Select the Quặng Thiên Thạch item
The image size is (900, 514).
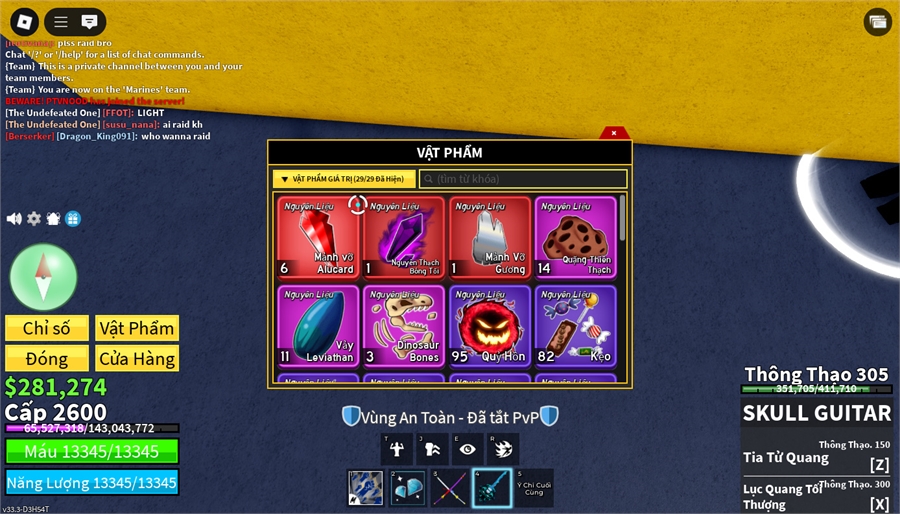tap(575, 237)
